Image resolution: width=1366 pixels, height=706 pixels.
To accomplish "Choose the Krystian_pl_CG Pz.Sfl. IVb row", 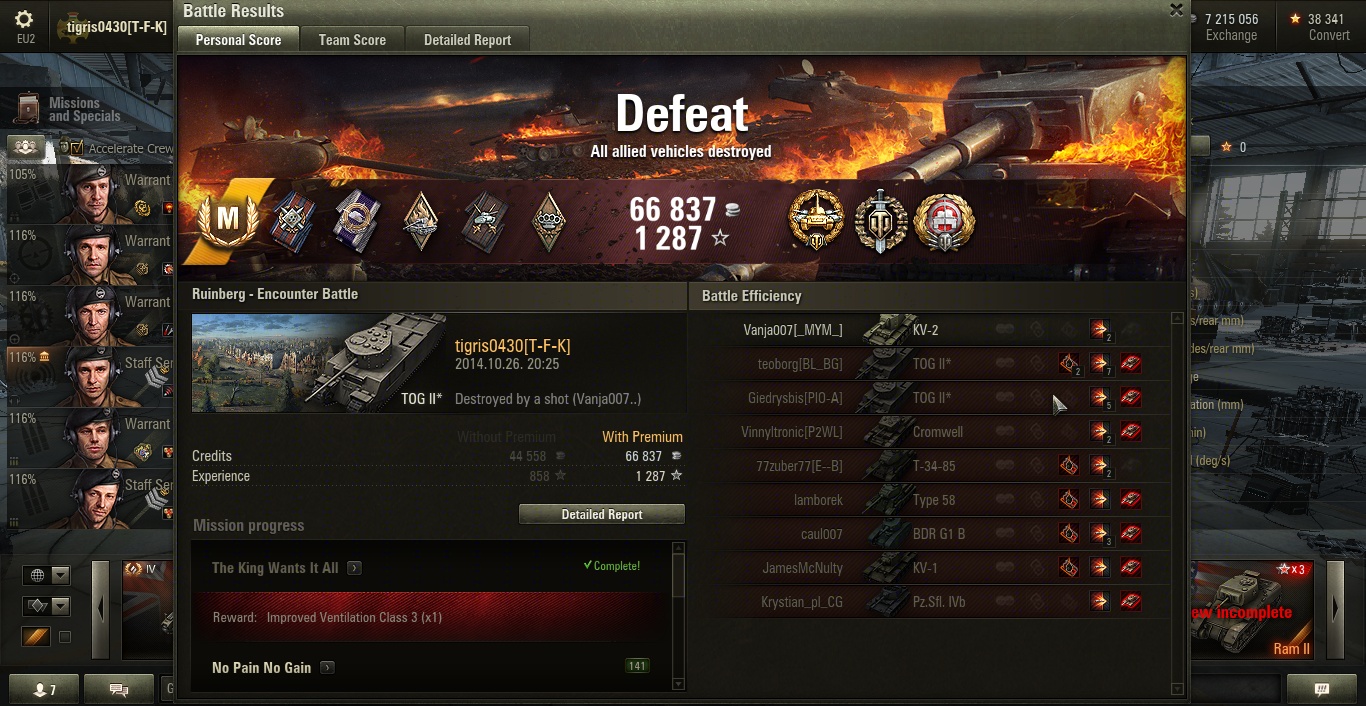I will pyautogui.click(x=940, y=602).
